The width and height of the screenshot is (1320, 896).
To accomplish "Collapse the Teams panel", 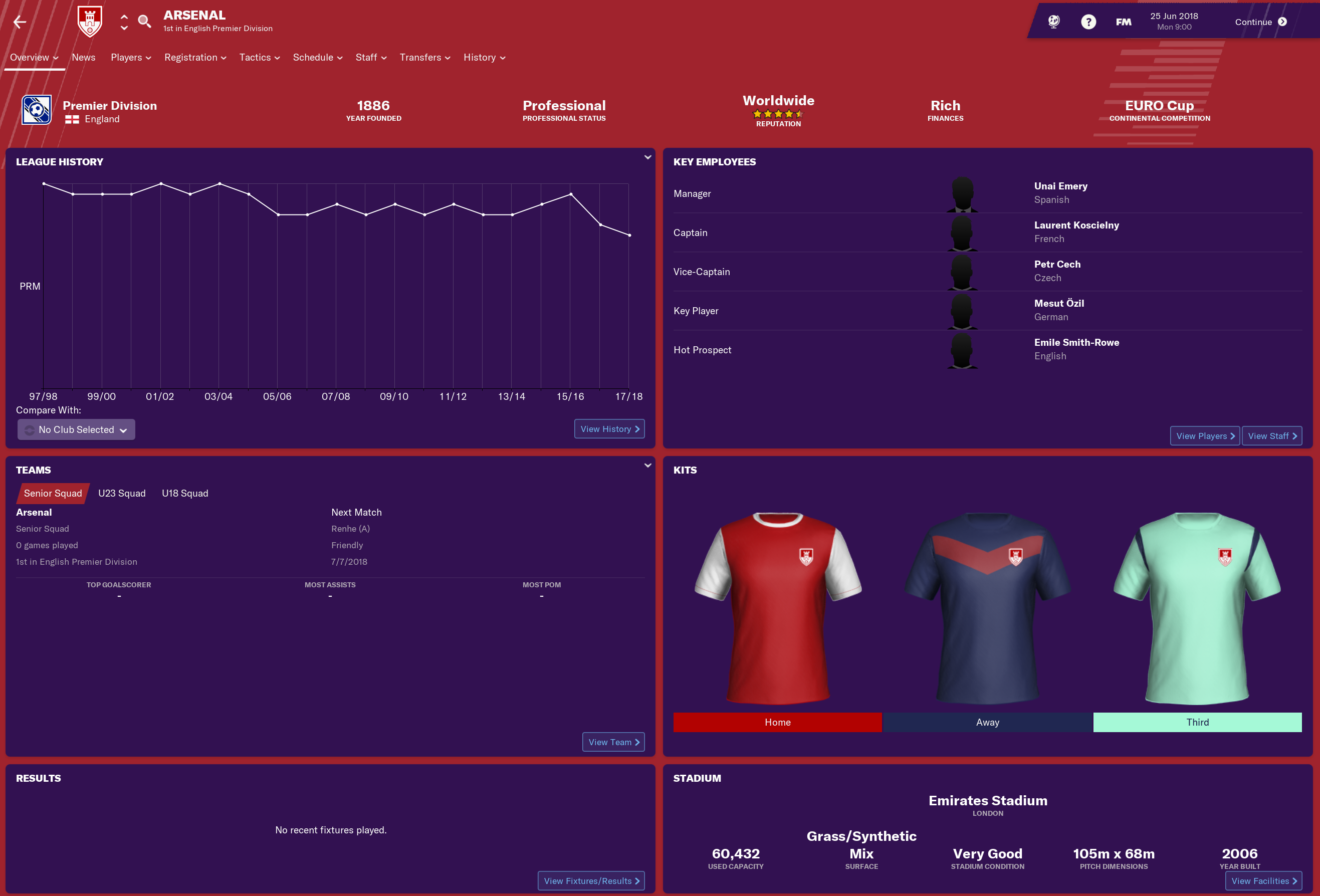I will (x=647, y=465).
